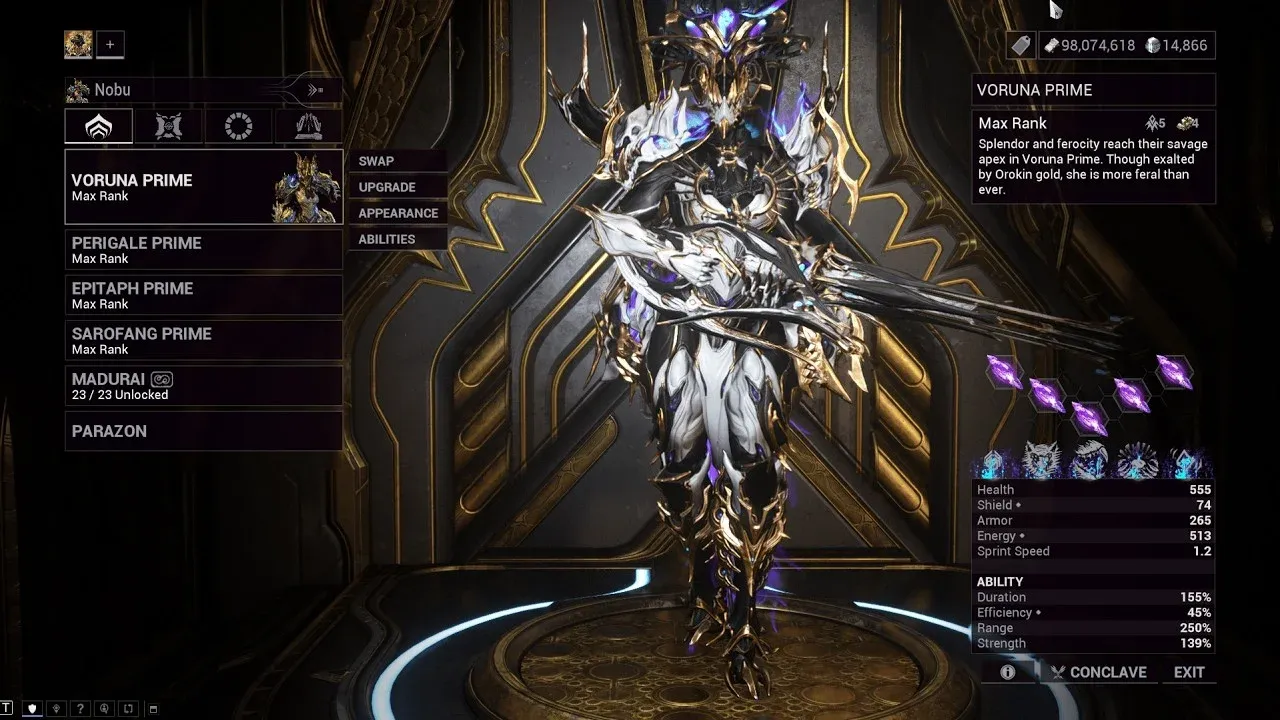Show the info panel icon
The width and height of the screenshot is (1280, 720).
1008,672
